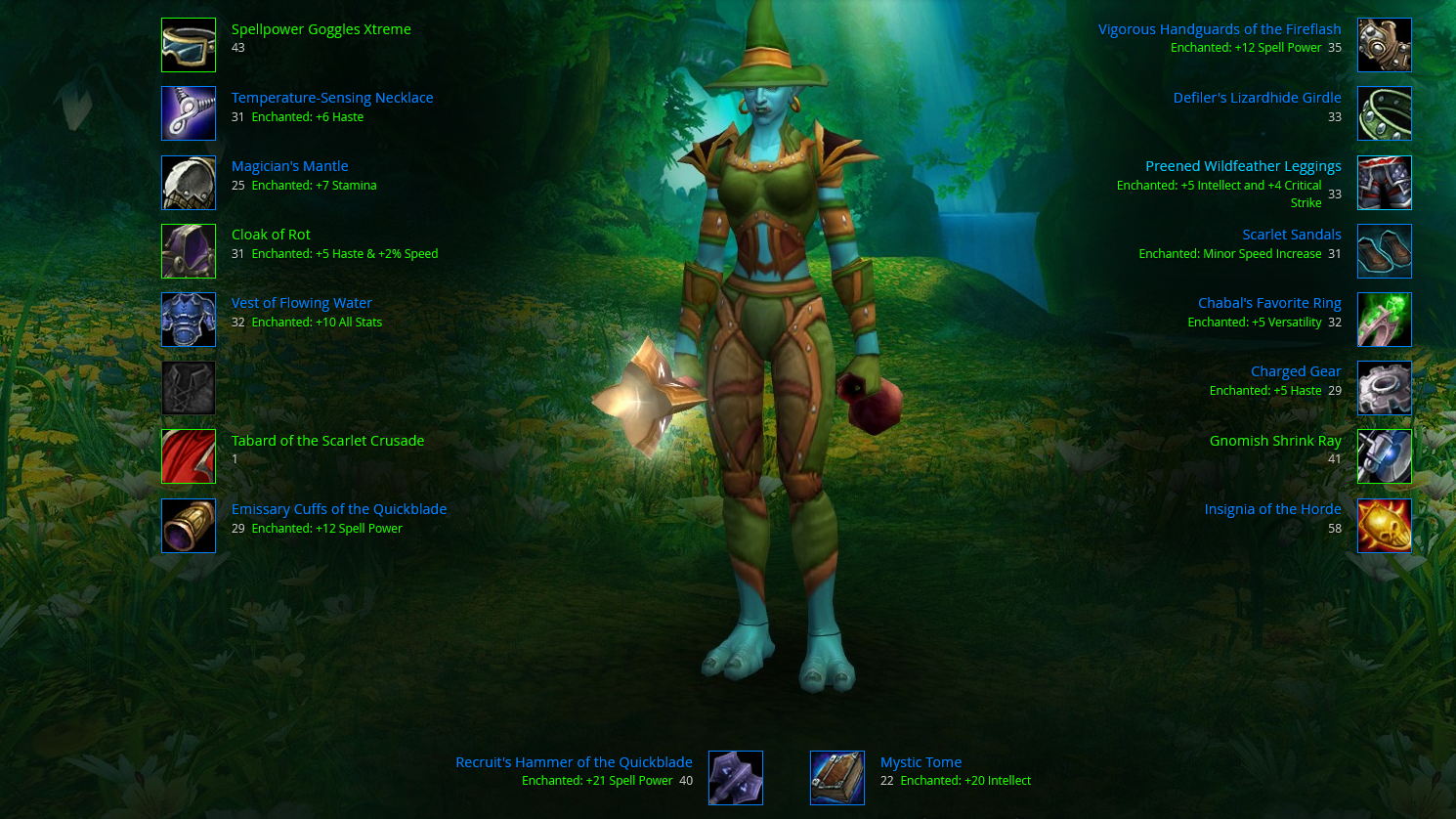Open Emissary Cuffs of the Quickblade link
The image size is (1456, 819).
click(x=338, y=509)
